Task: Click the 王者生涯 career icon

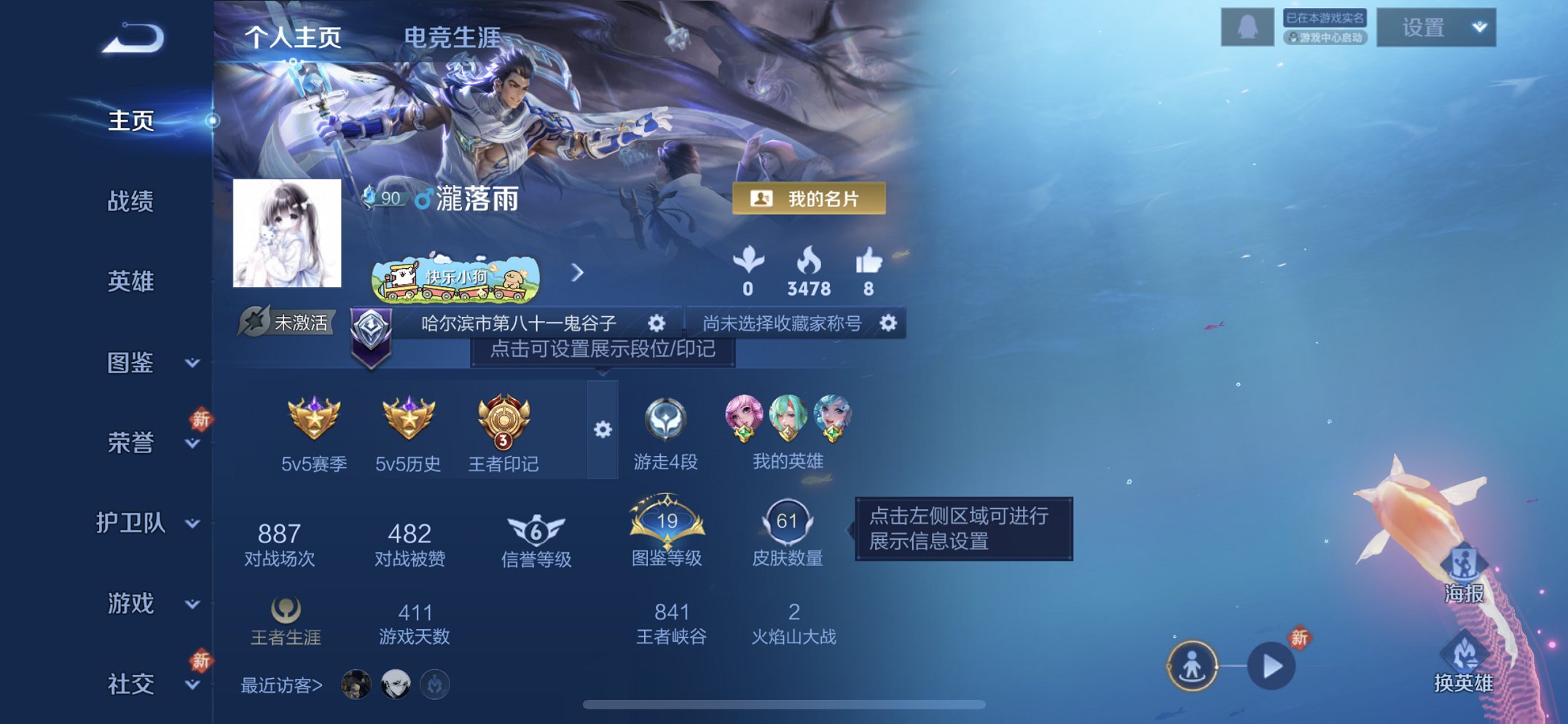Action: (x=284, y=610)
